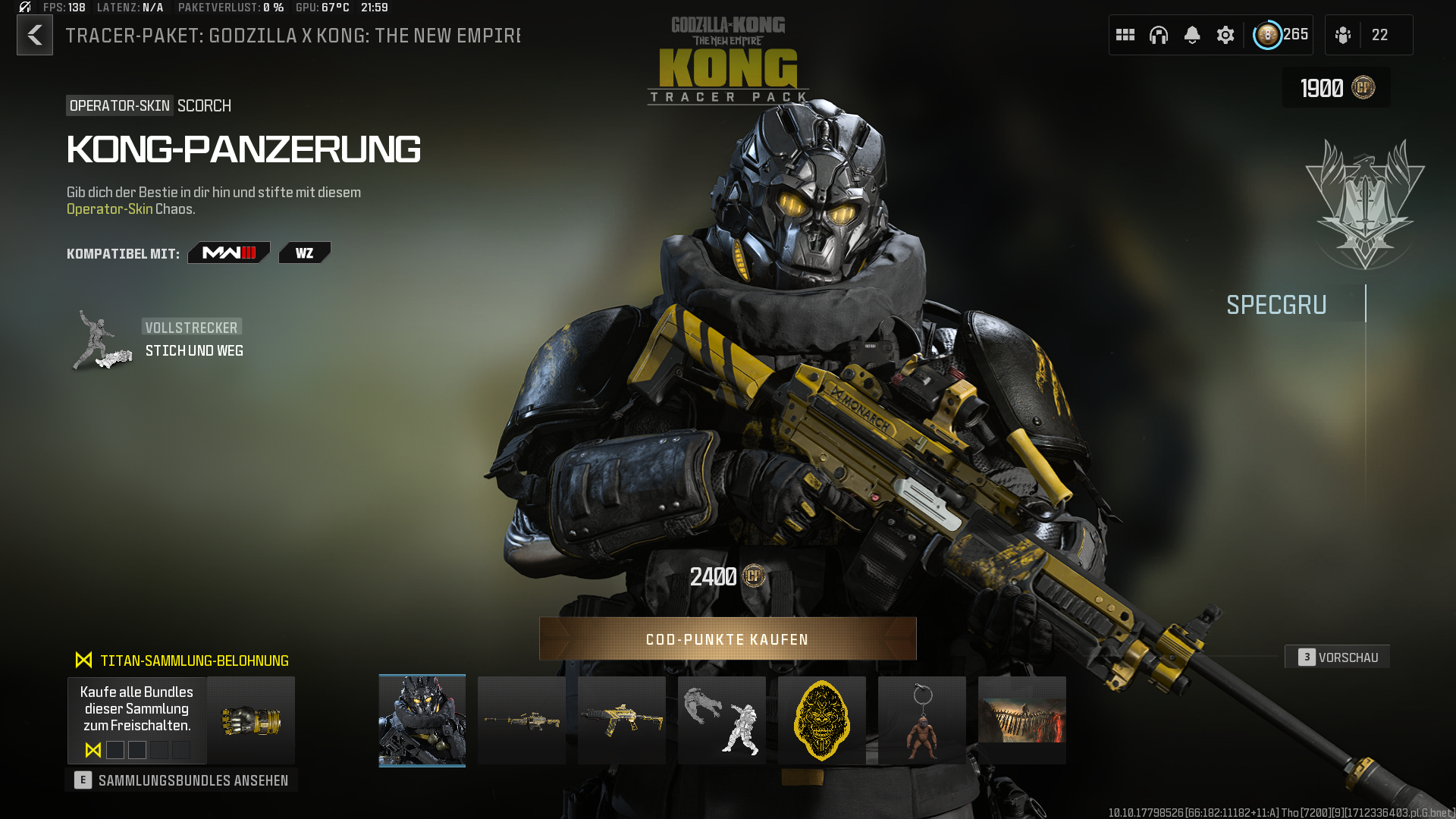Viewport: 1456px width, 819px height.
Task: Open Sammlungsbundles ansehen
Action: [181, 780]
